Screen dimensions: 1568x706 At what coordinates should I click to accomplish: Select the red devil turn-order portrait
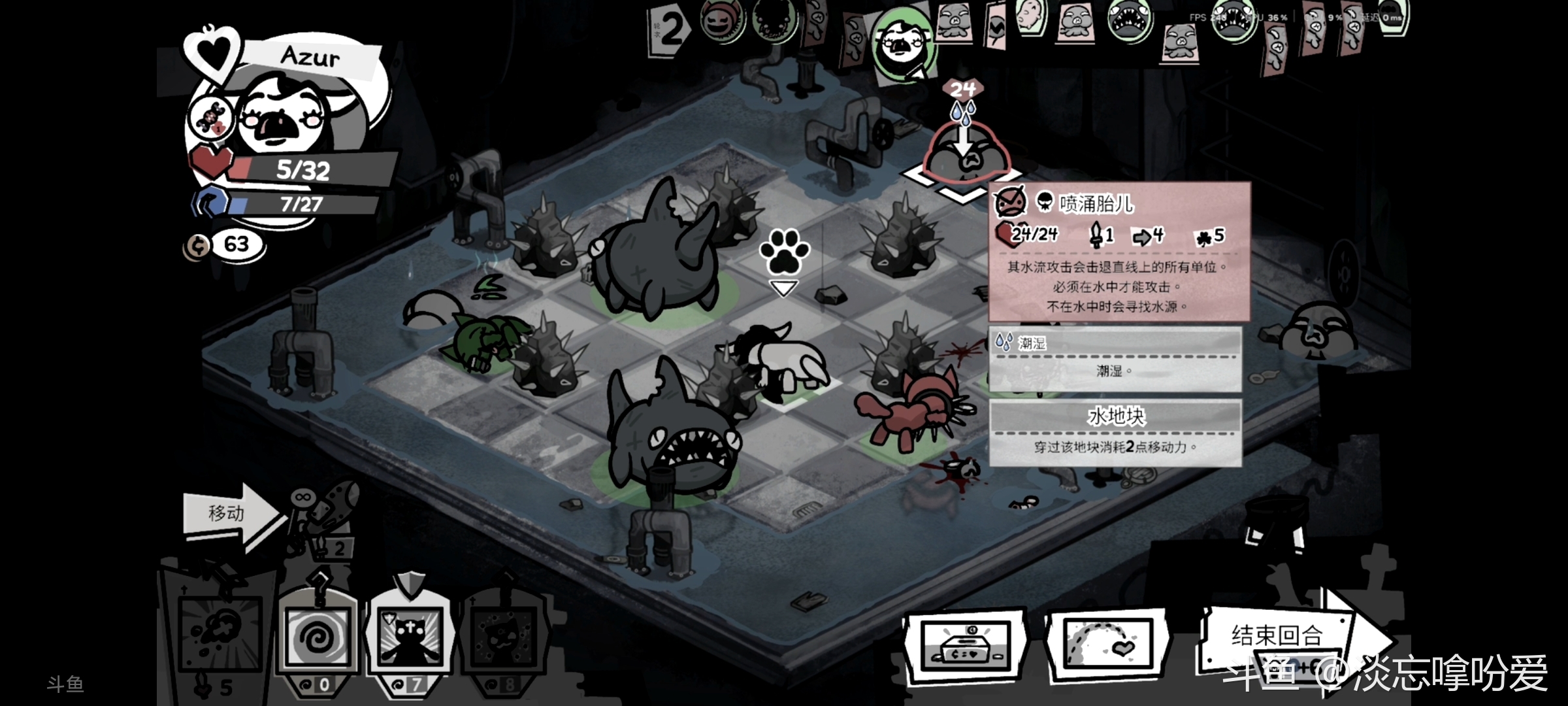[x=721, y=20]
